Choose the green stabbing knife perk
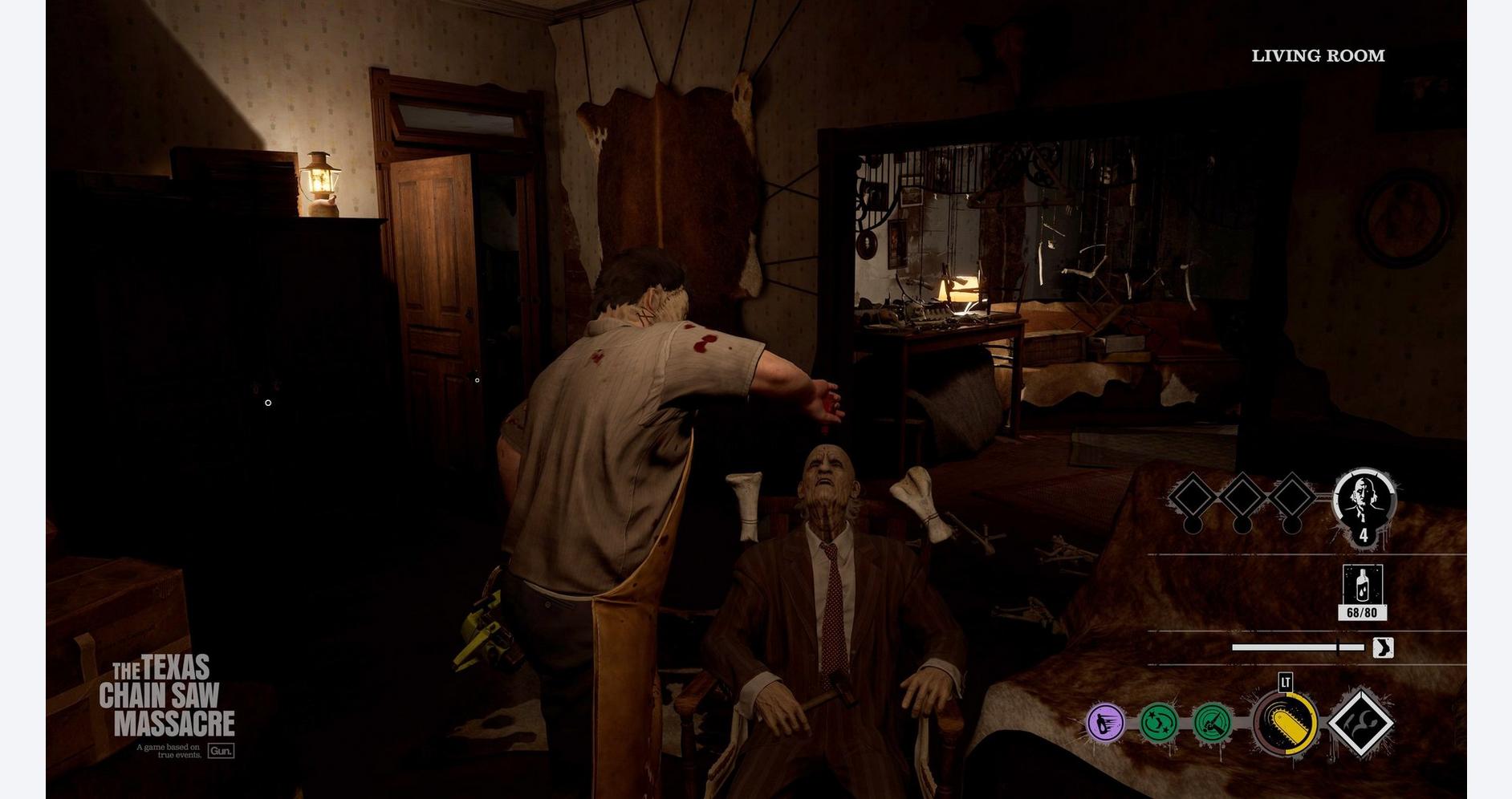This screenshot has width=1512, height=799. [x=1213, y=723]
